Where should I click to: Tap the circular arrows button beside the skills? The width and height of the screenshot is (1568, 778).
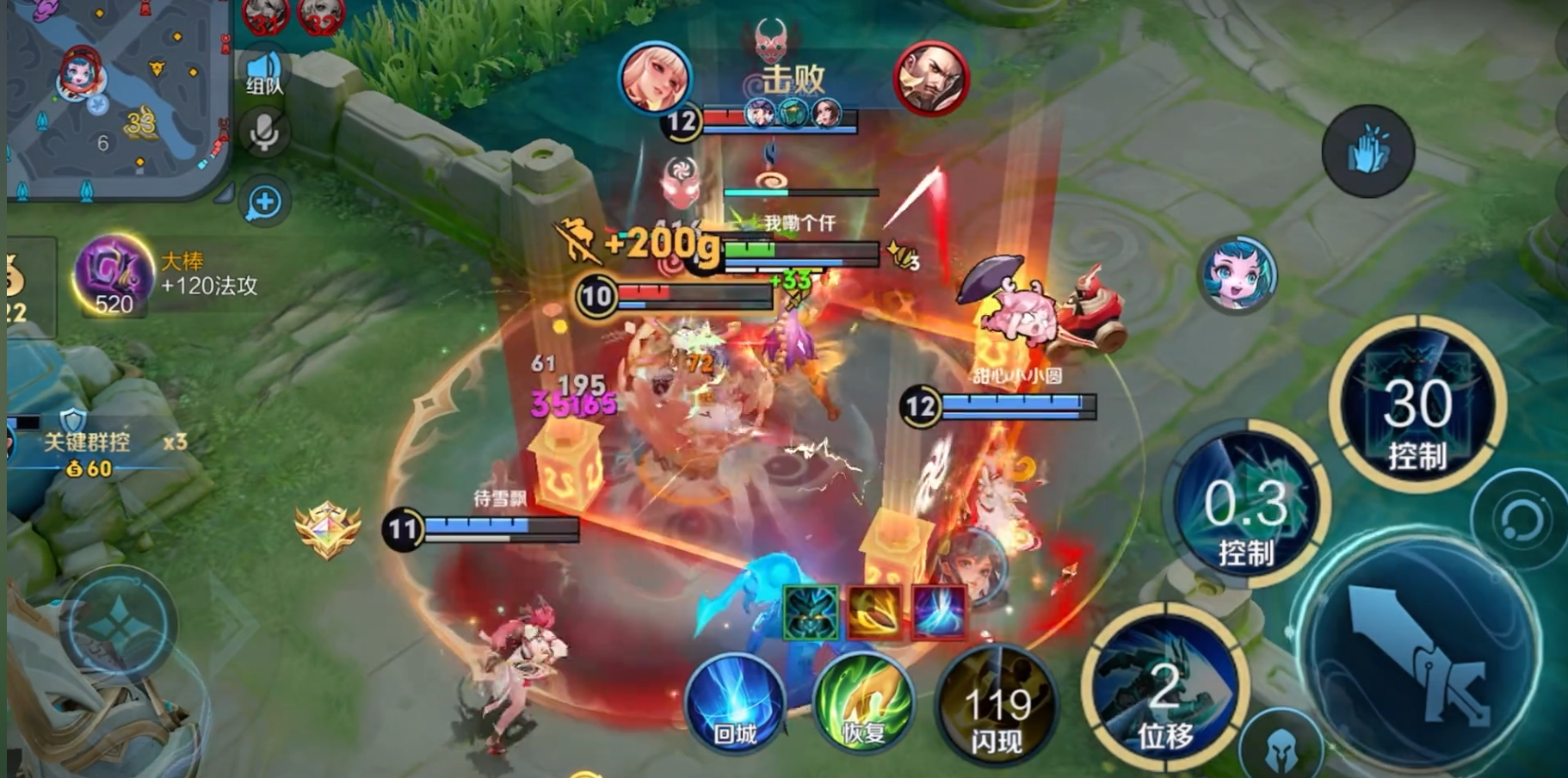pyautogui.click(x=1519, y=520)
